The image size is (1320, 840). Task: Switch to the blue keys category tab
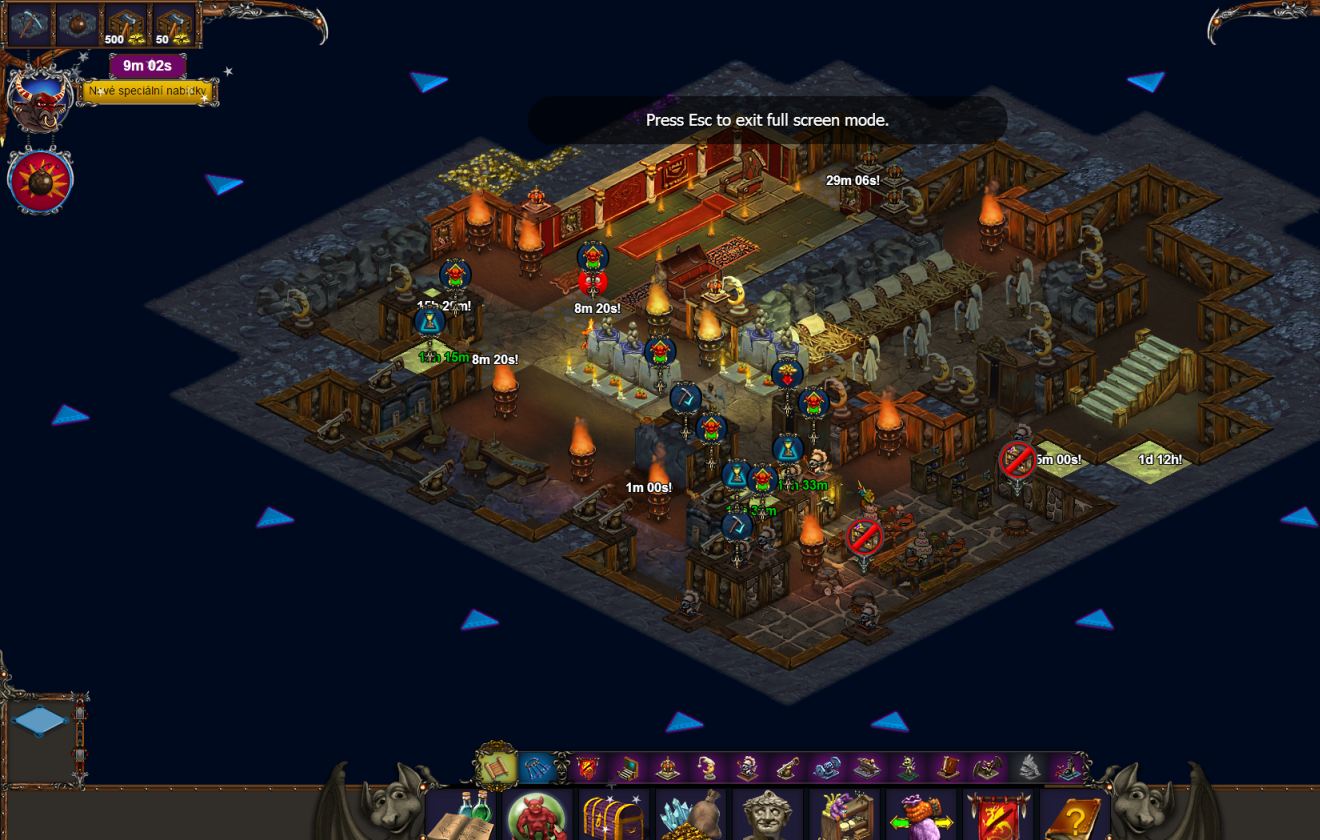(537, 768)
